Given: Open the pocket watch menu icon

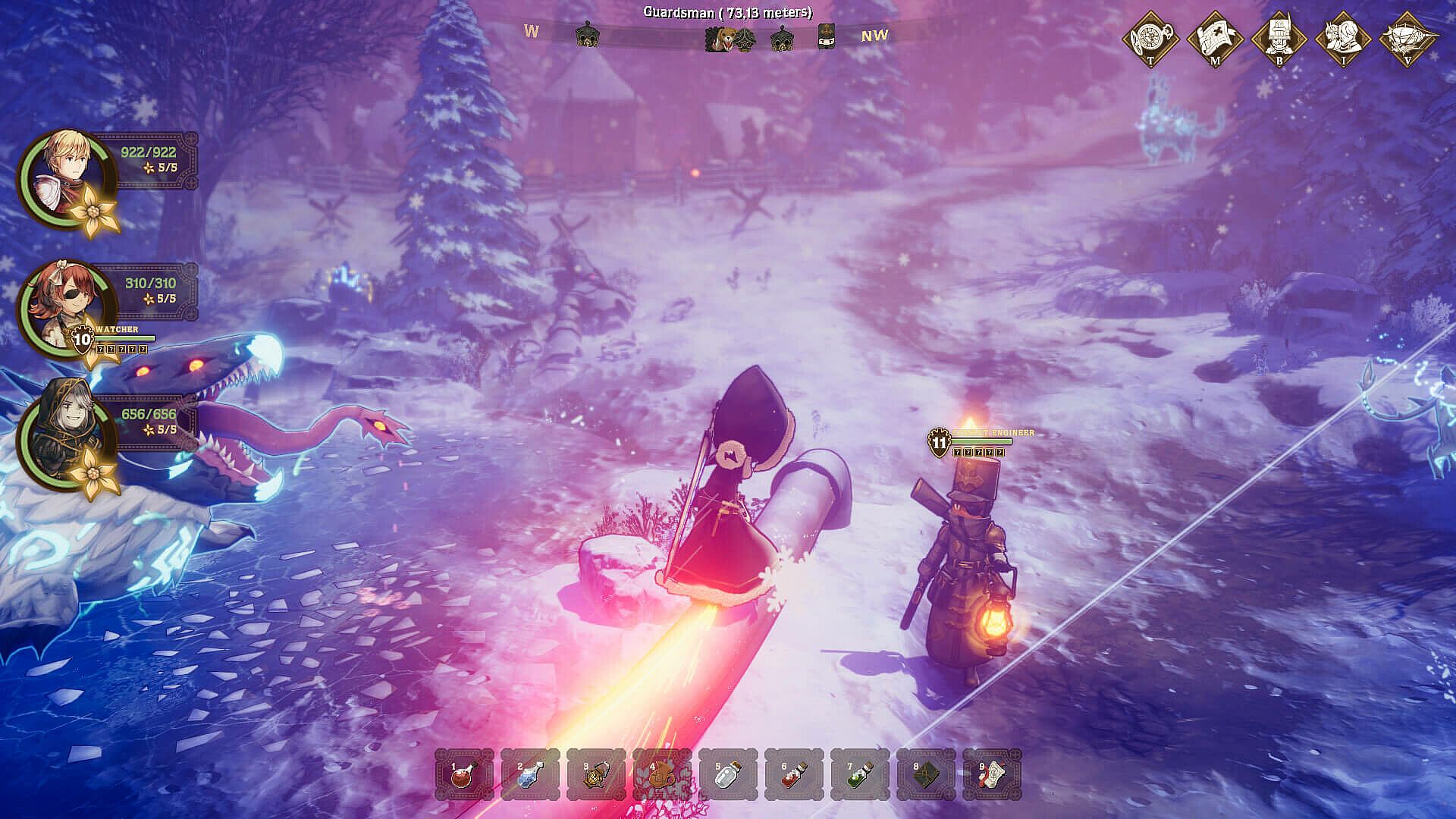Looking at the screenshot, I should coord(1150,38).
